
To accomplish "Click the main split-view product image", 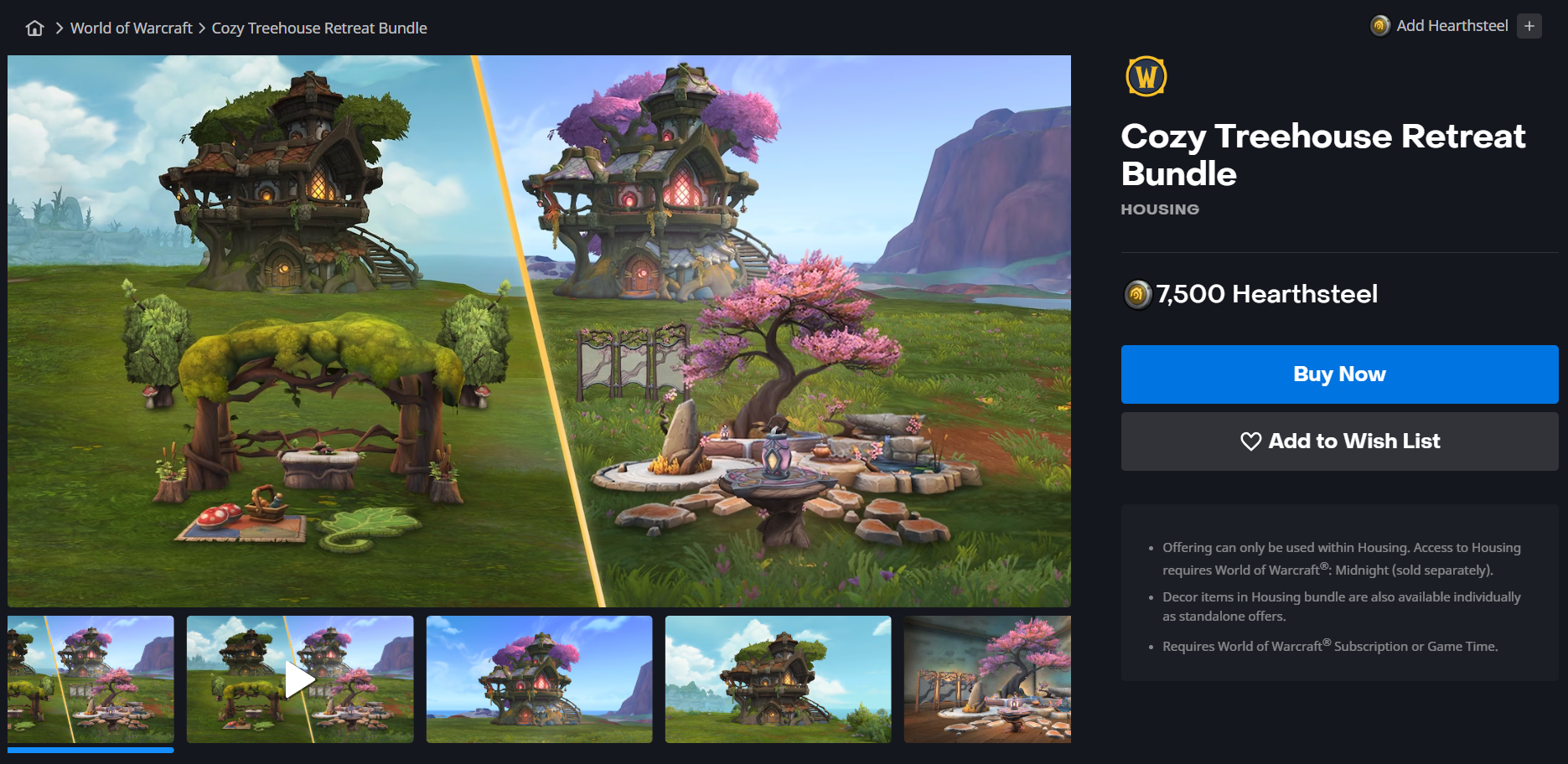I will (539, 331).
